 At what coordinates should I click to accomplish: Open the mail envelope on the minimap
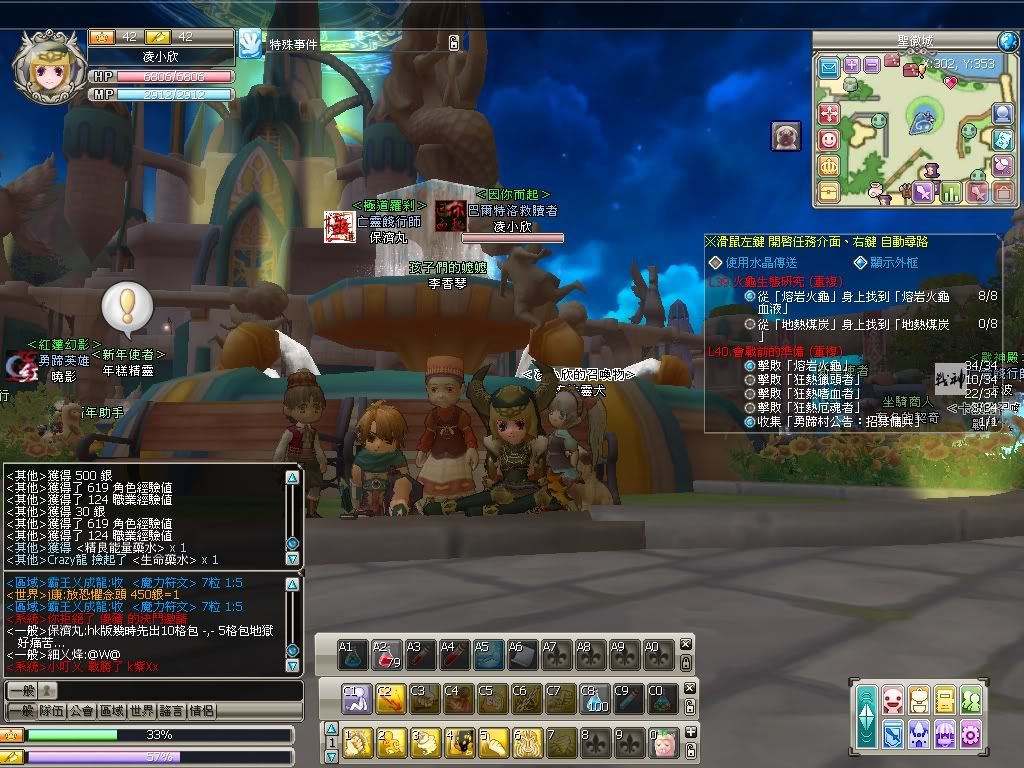click(x=829, y=67)
